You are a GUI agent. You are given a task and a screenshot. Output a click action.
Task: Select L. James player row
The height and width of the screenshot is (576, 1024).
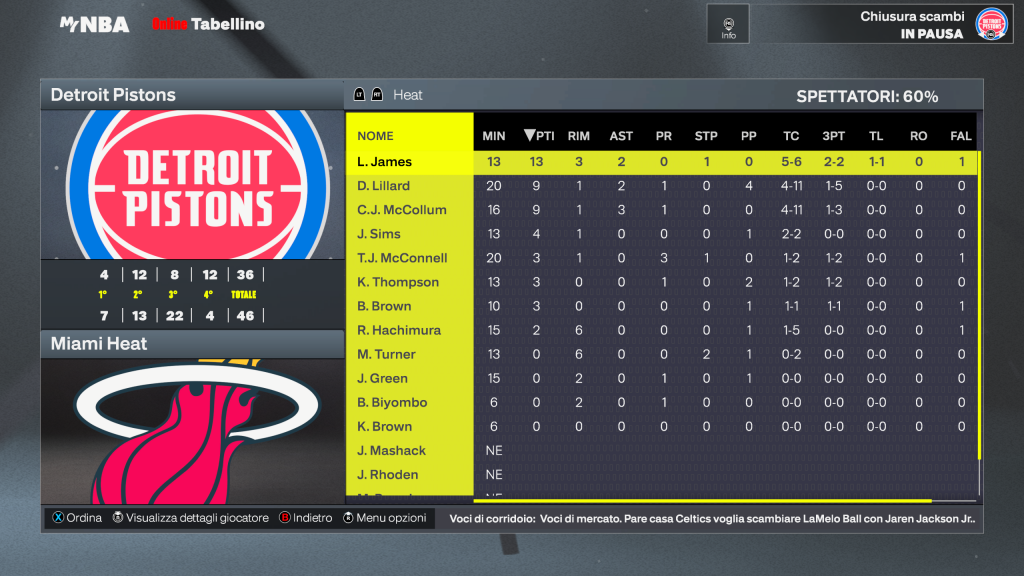385,162
